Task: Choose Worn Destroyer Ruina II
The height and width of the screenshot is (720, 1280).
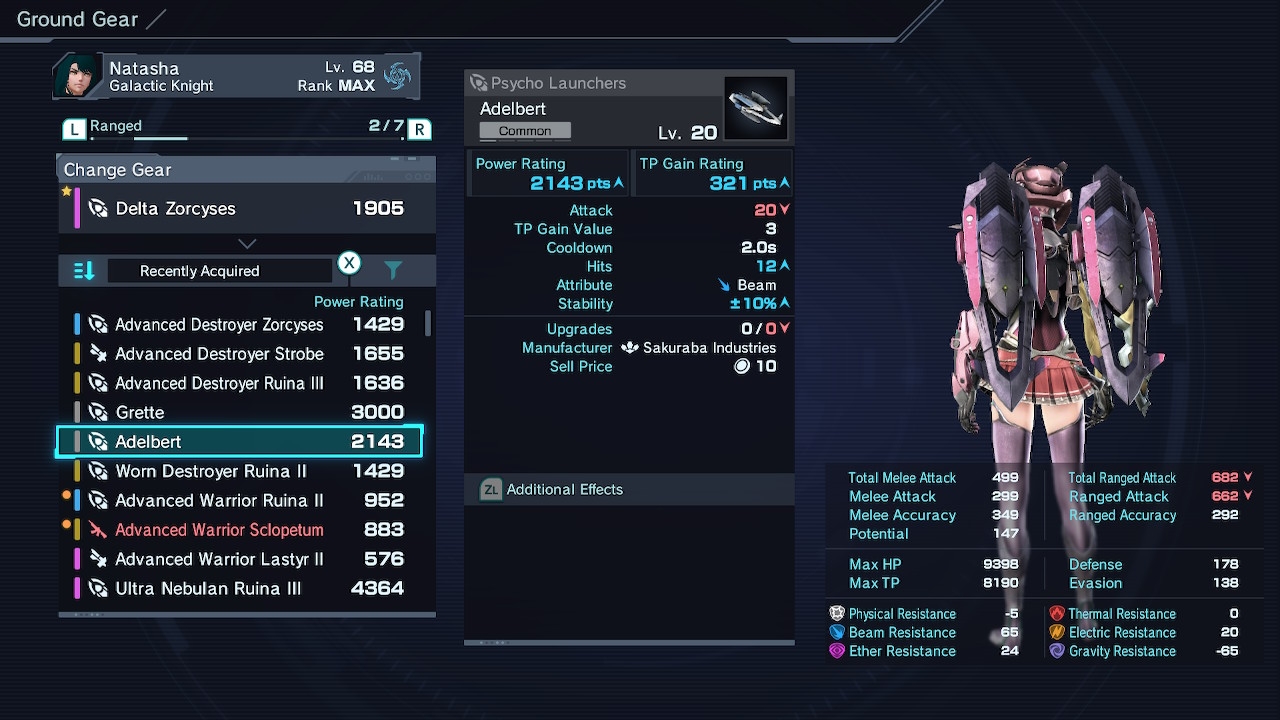Action: tap(240, 471)
